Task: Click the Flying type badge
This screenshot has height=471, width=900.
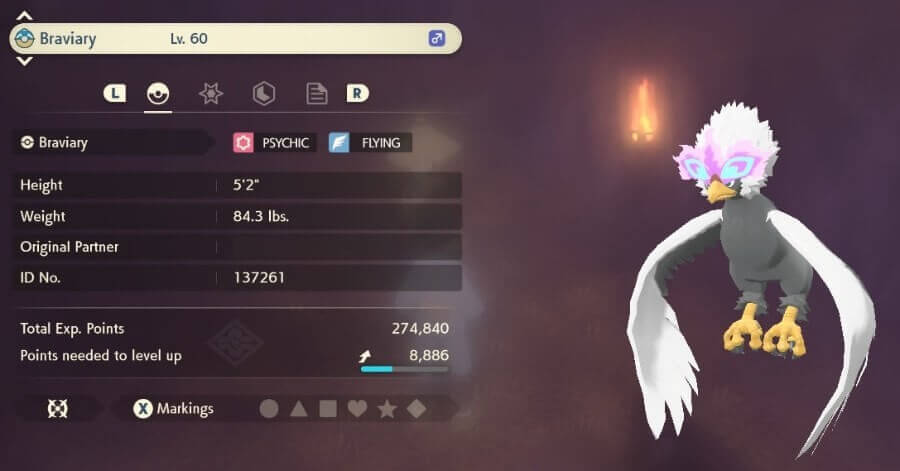Action: tap(369, 143)
